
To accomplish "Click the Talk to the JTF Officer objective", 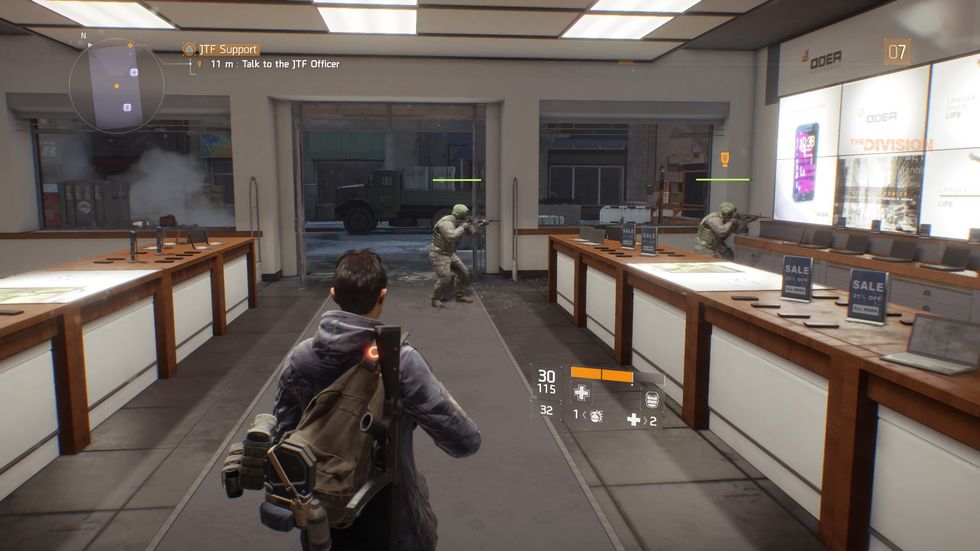I will coord(273,65).
